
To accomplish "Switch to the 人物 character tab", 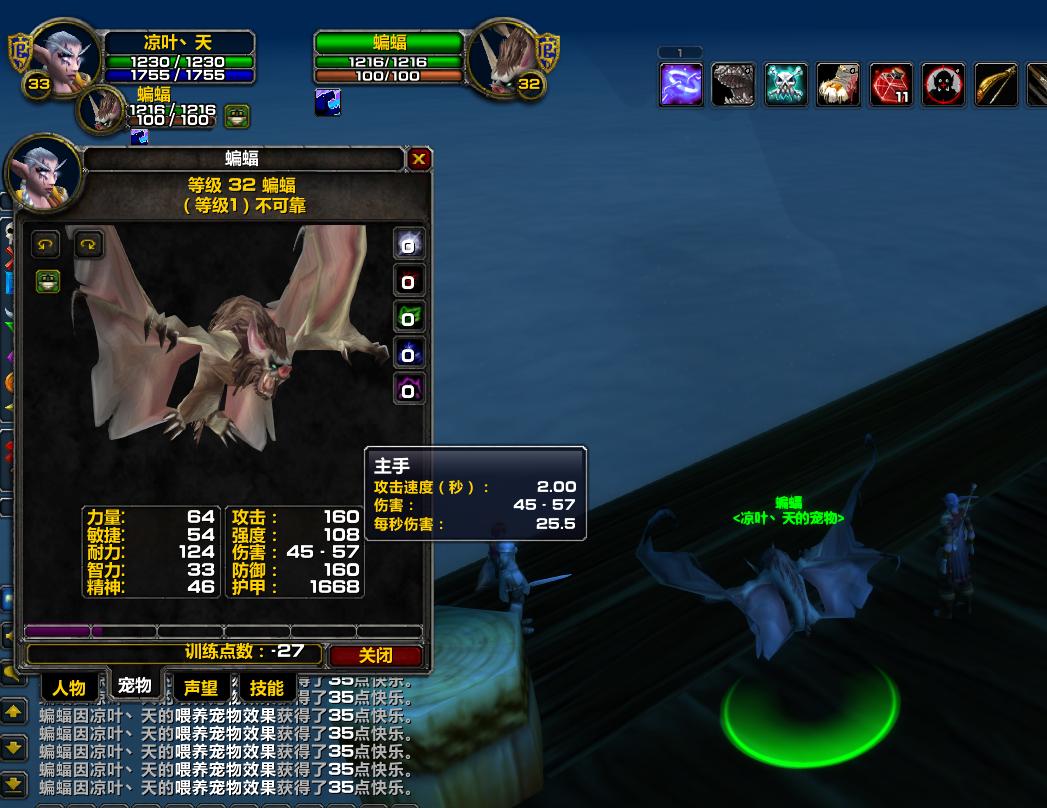I will pos(69,688).
